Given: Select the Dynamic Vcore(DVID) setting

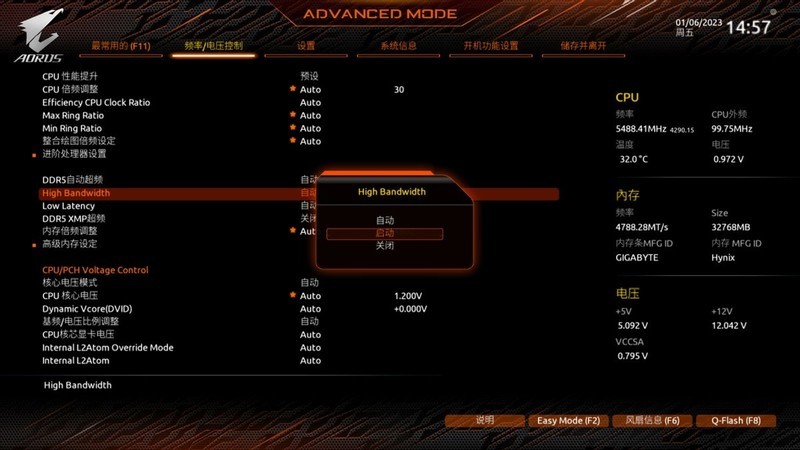Looking at the screenshot, I should click(x=87, y=309).
